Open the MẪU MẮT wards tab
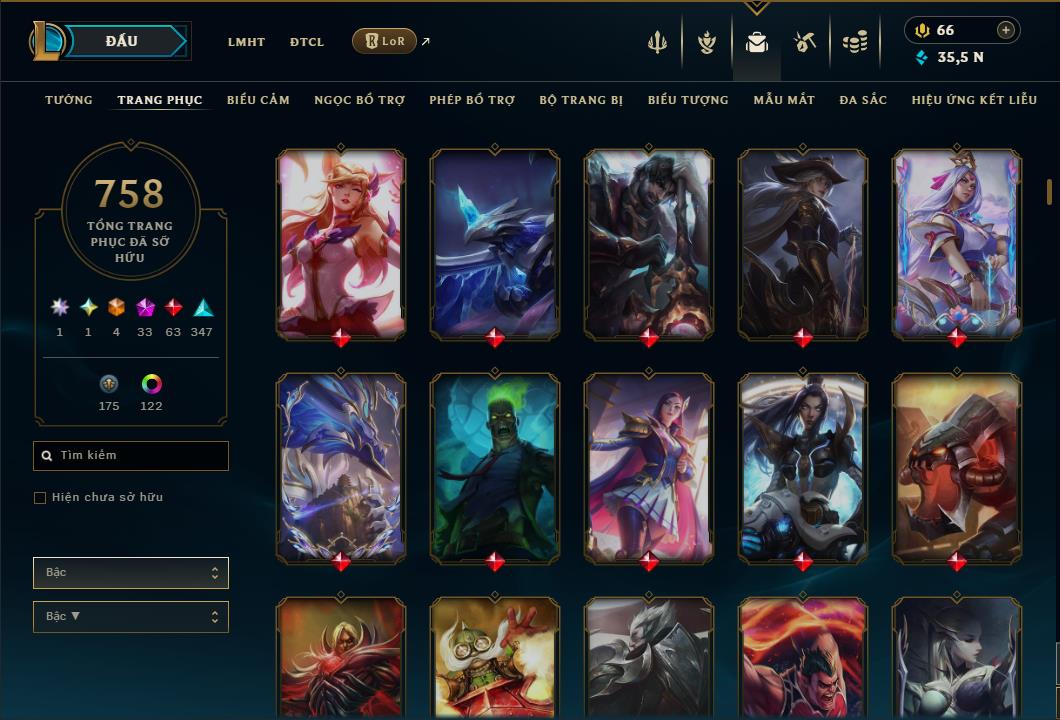Screen dimensions: 1060x720 pos(784,100)
